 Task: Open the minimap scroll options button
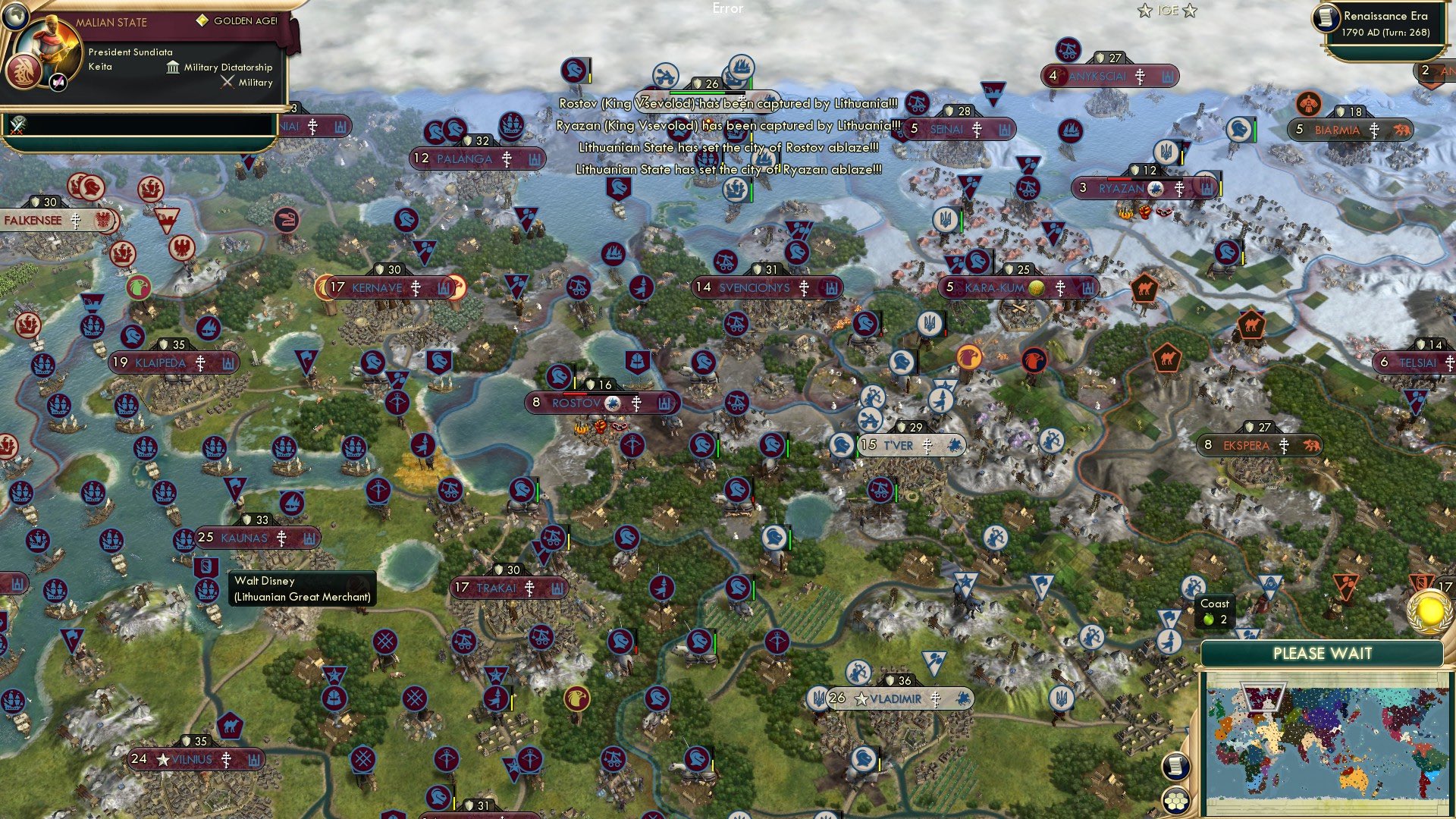pos(1174,766)
